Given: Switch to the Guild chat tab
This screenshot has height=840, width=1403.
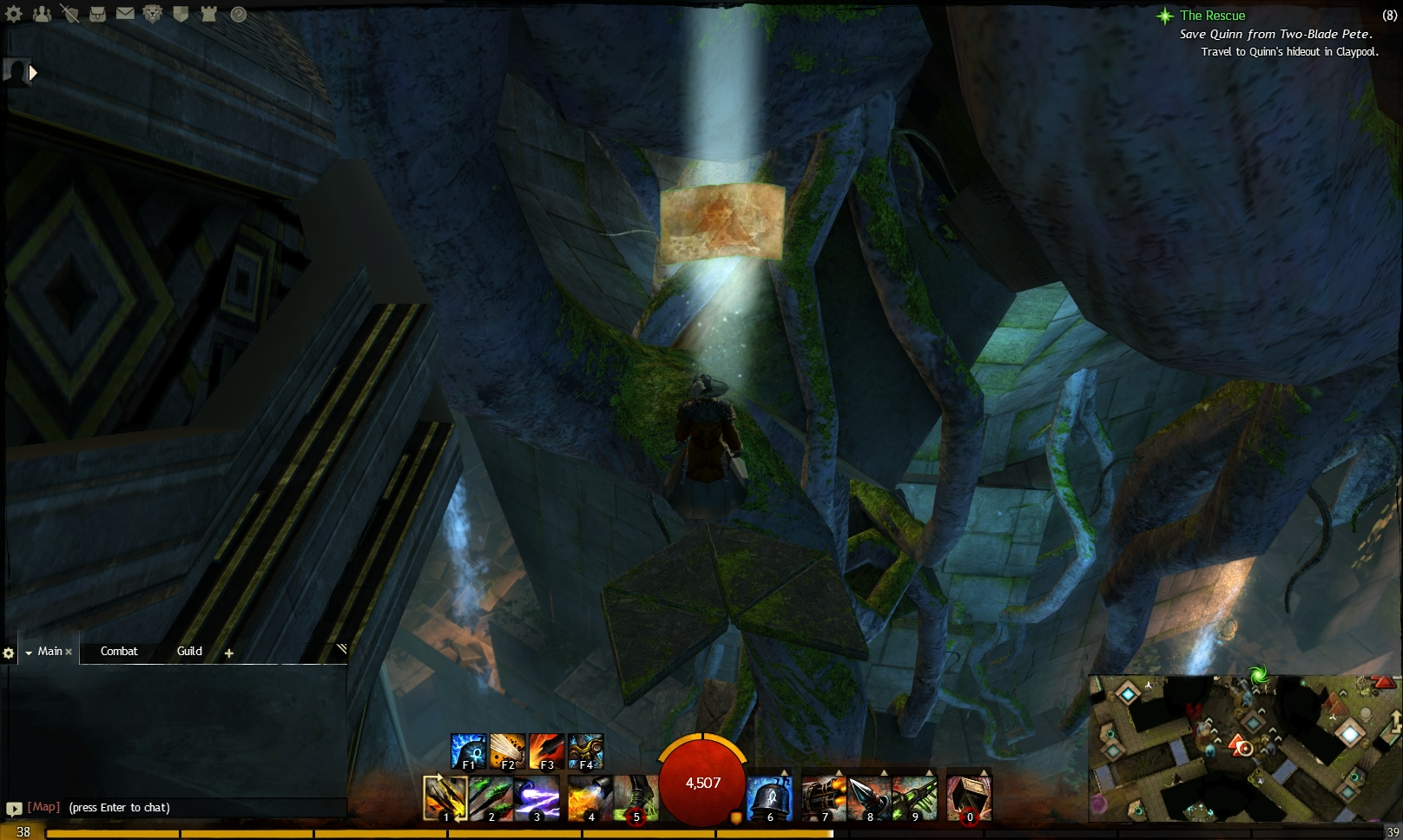Looking at the screenshot, I should (188, 652).
